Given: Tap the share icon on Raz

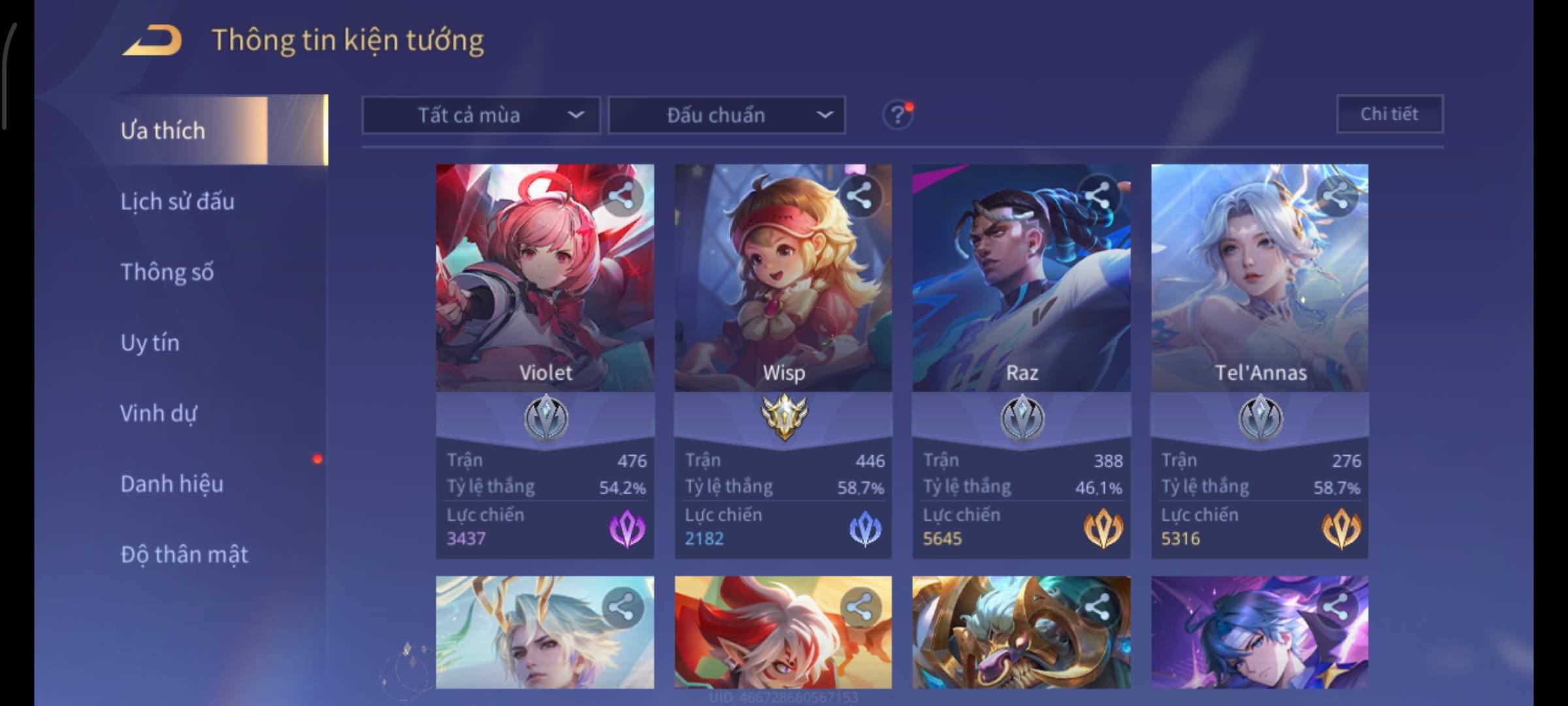Looking at the screenshot, I should coord(1098,195).
